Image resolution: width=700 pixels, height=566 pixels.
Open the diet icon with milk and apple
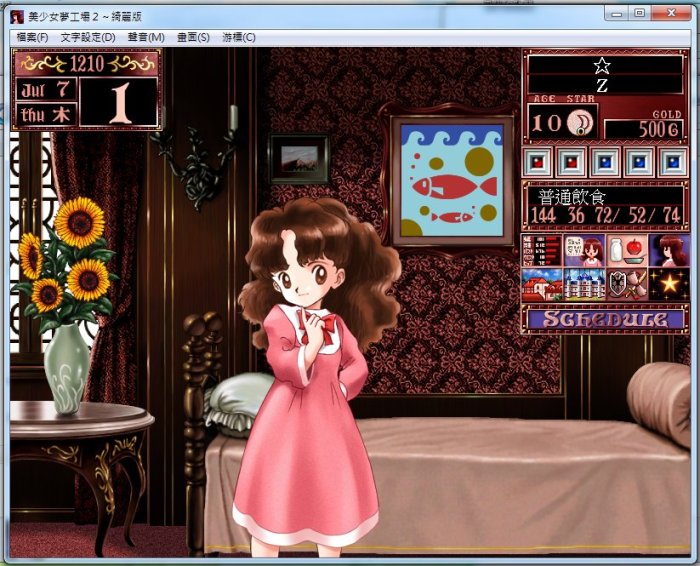click(625, 250)
